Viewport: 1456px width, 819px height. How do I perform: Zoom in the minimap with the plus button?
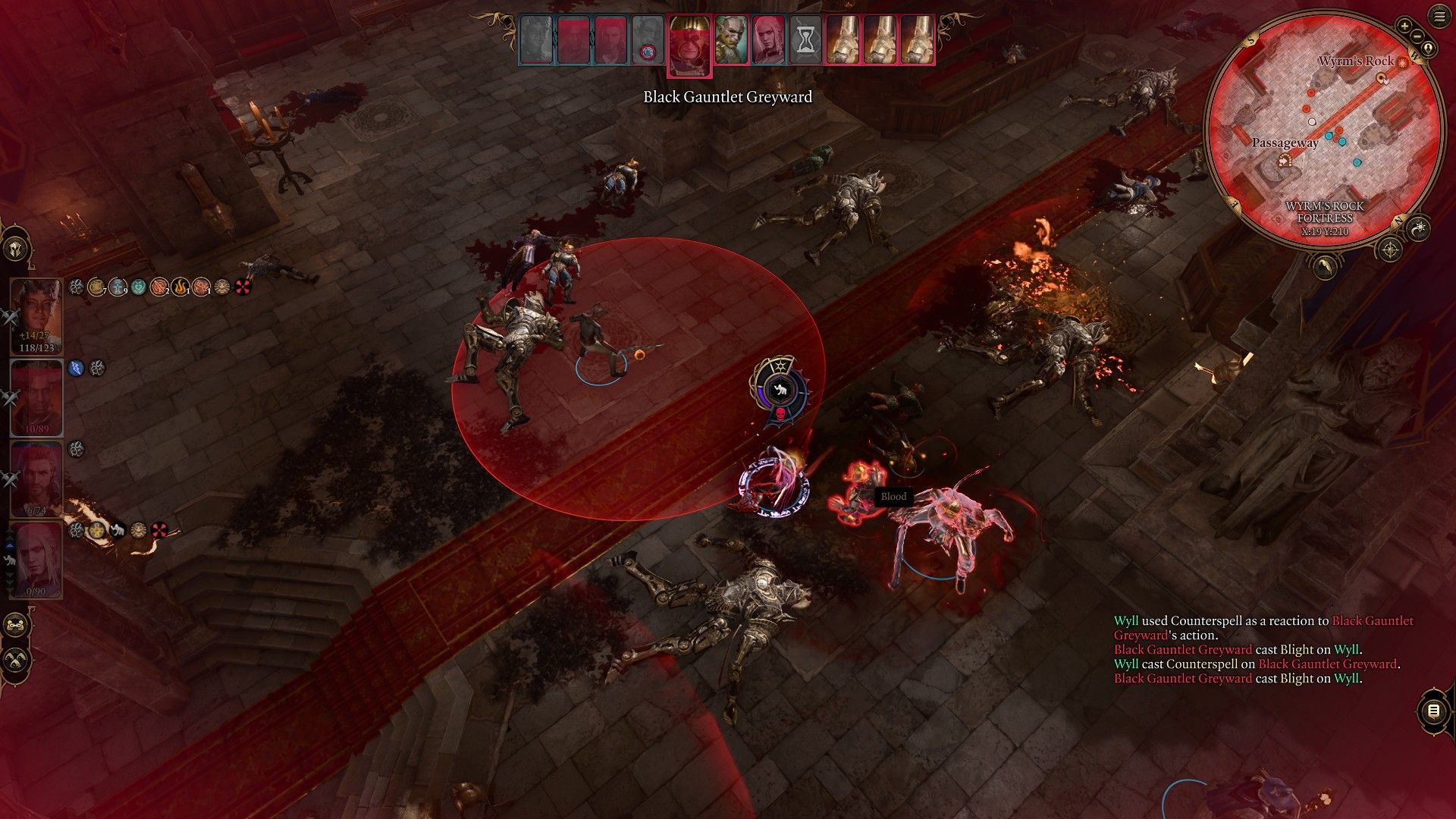pyautogui.click(x=1404, y=27)
